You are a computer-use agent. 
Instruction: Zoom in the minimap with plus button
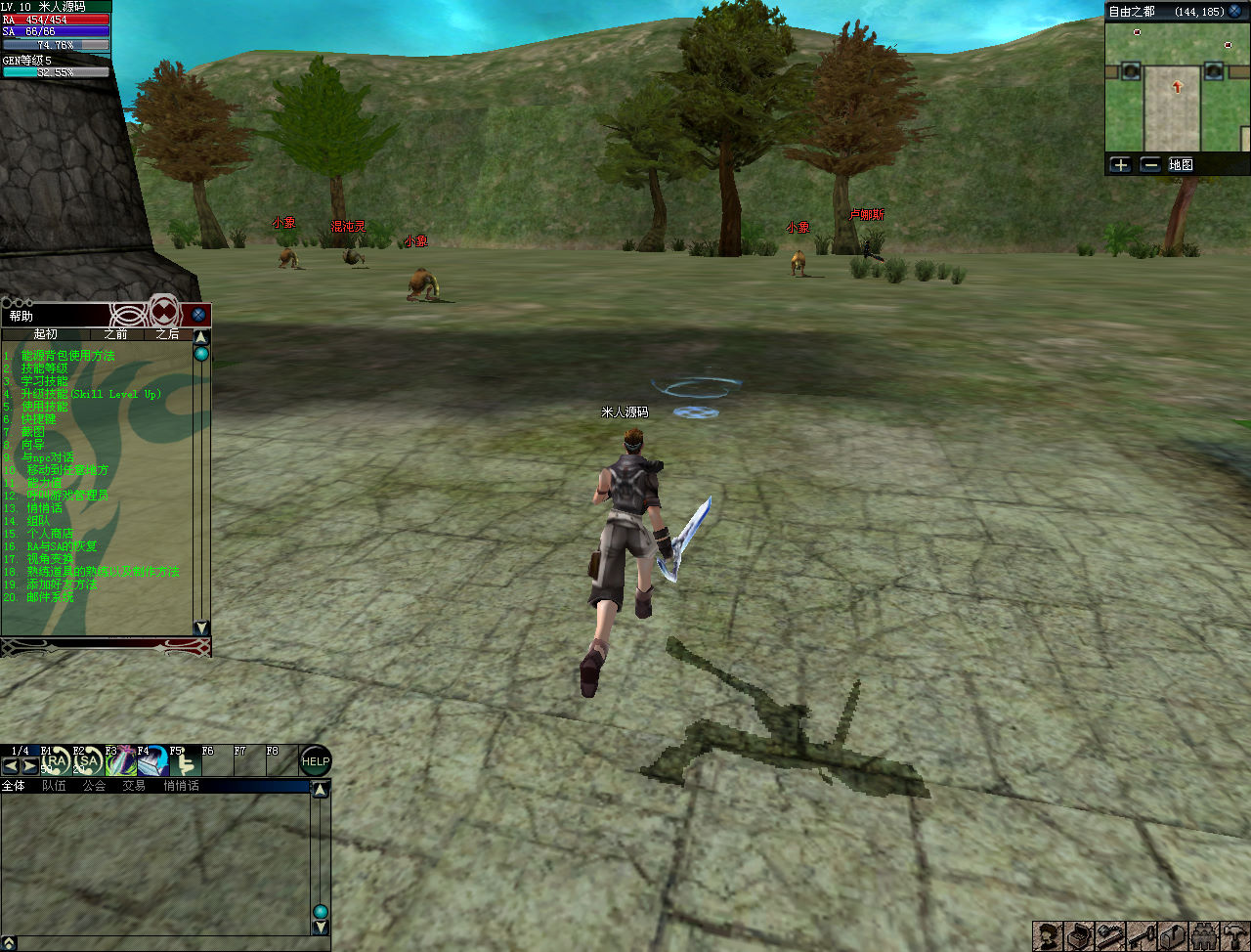tap(1121, 164)
